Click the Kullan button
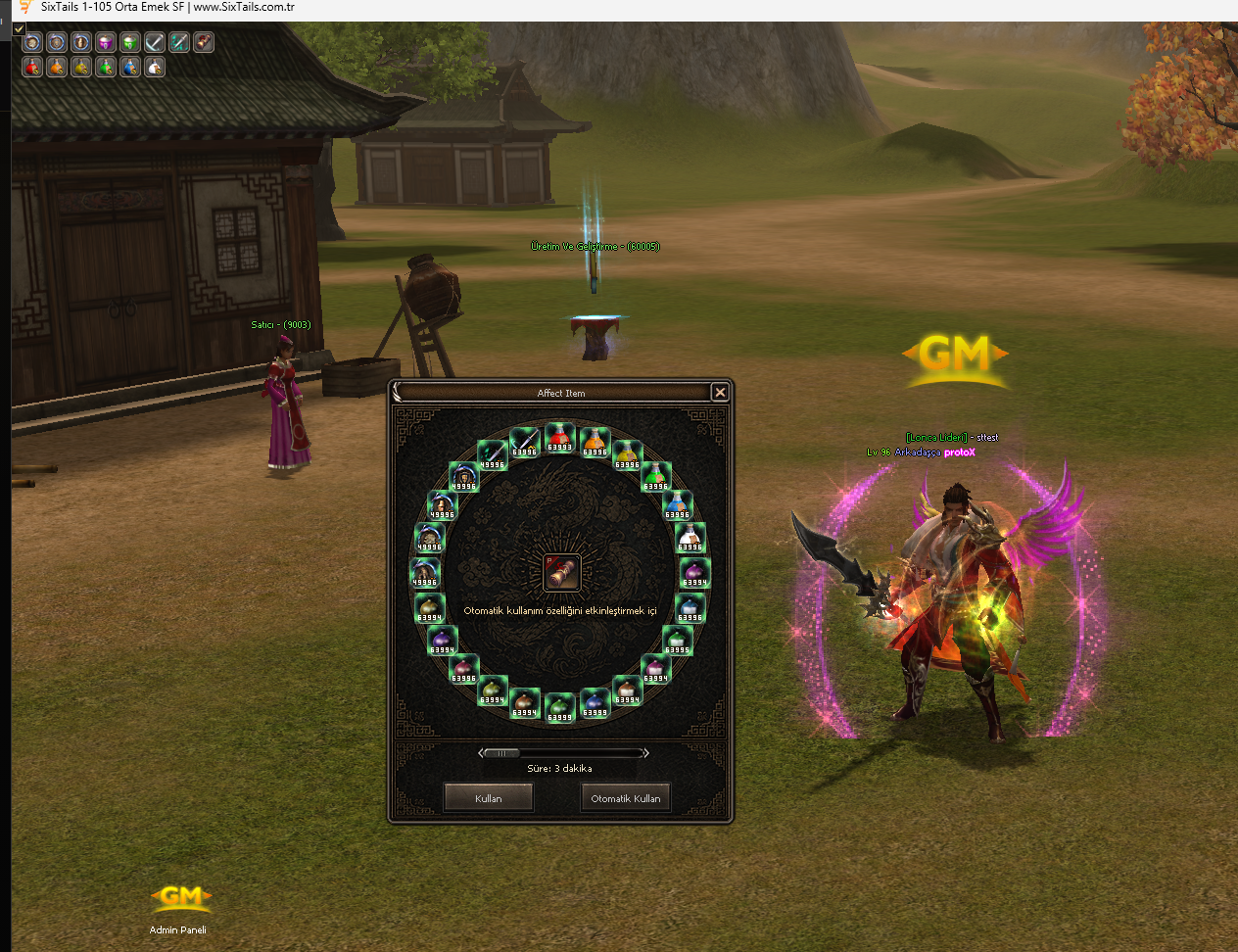The width and height of the screenshot is (1238, 952). tap(488, 798)
